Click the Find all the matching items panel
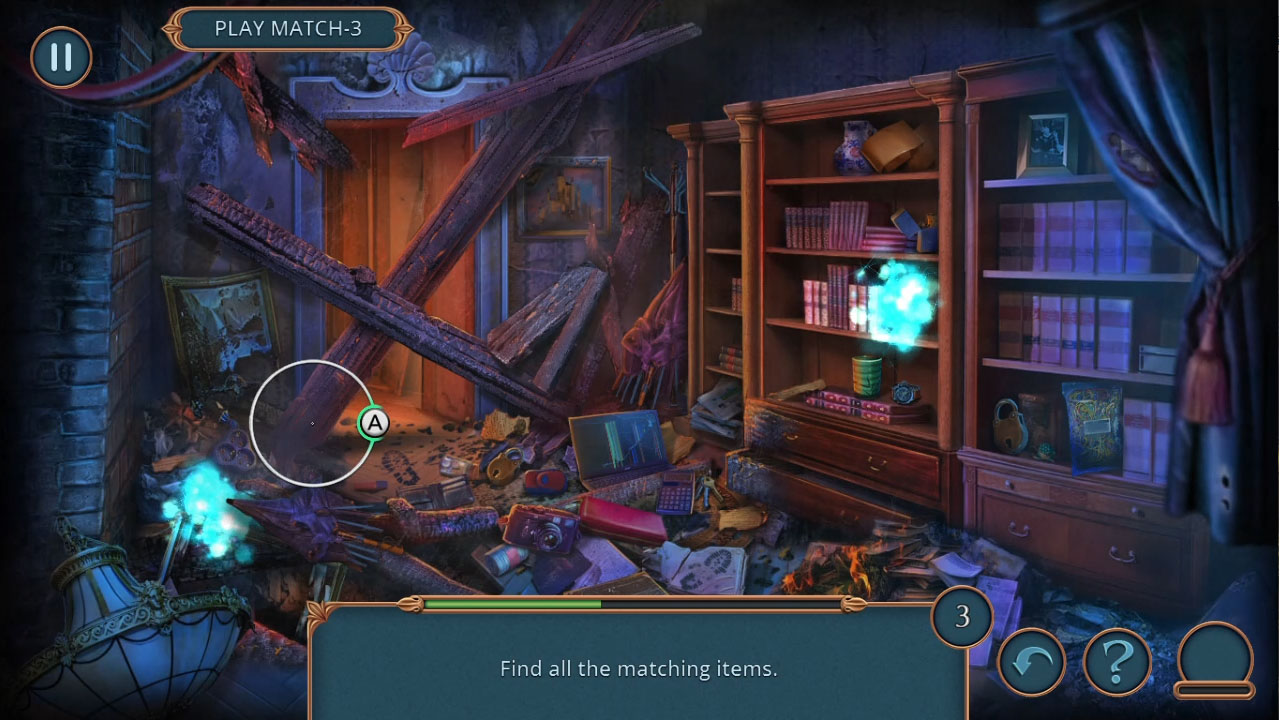1280x720 pixels. click(638, 668)
